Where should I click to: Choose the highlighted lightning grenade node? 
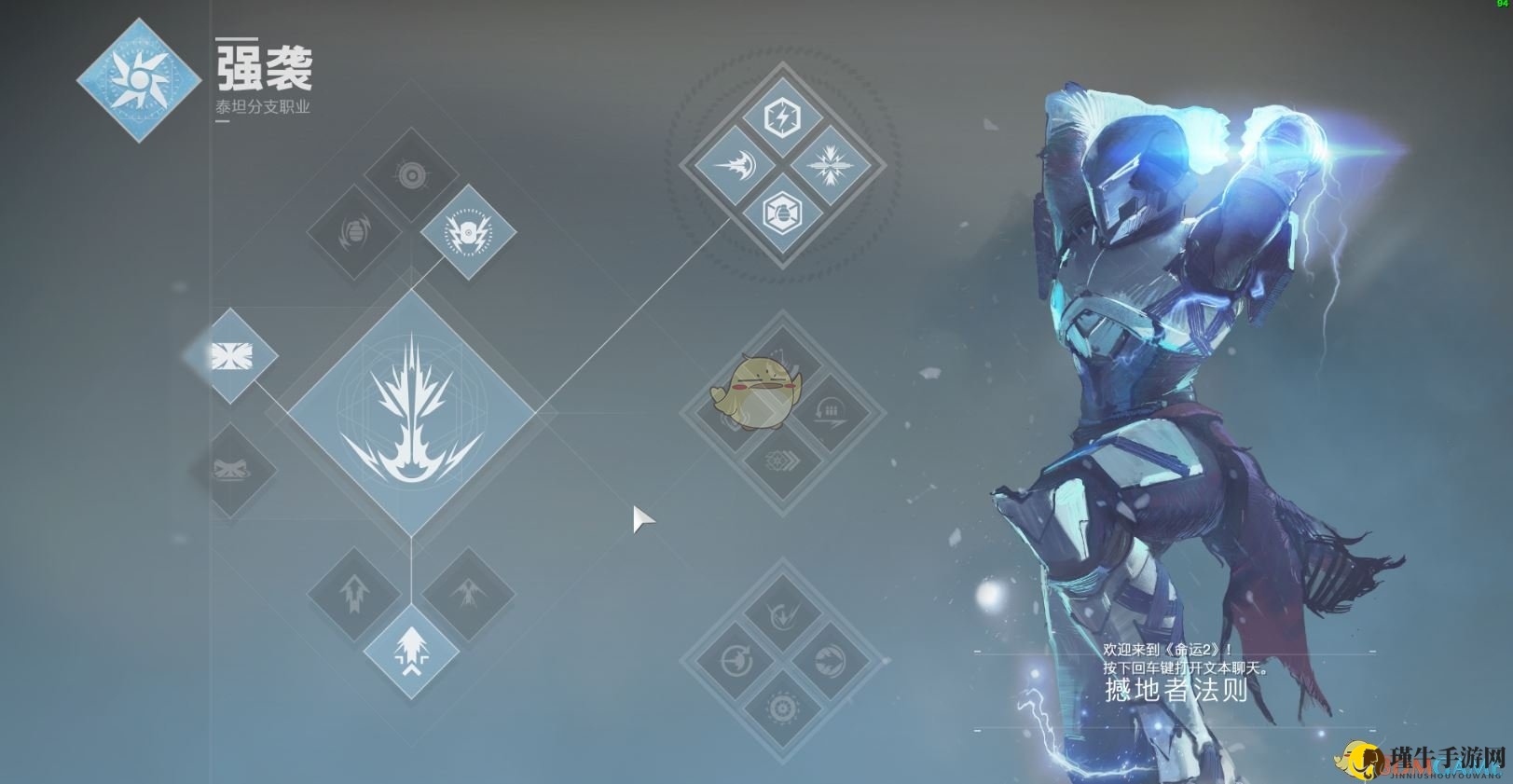468,232
